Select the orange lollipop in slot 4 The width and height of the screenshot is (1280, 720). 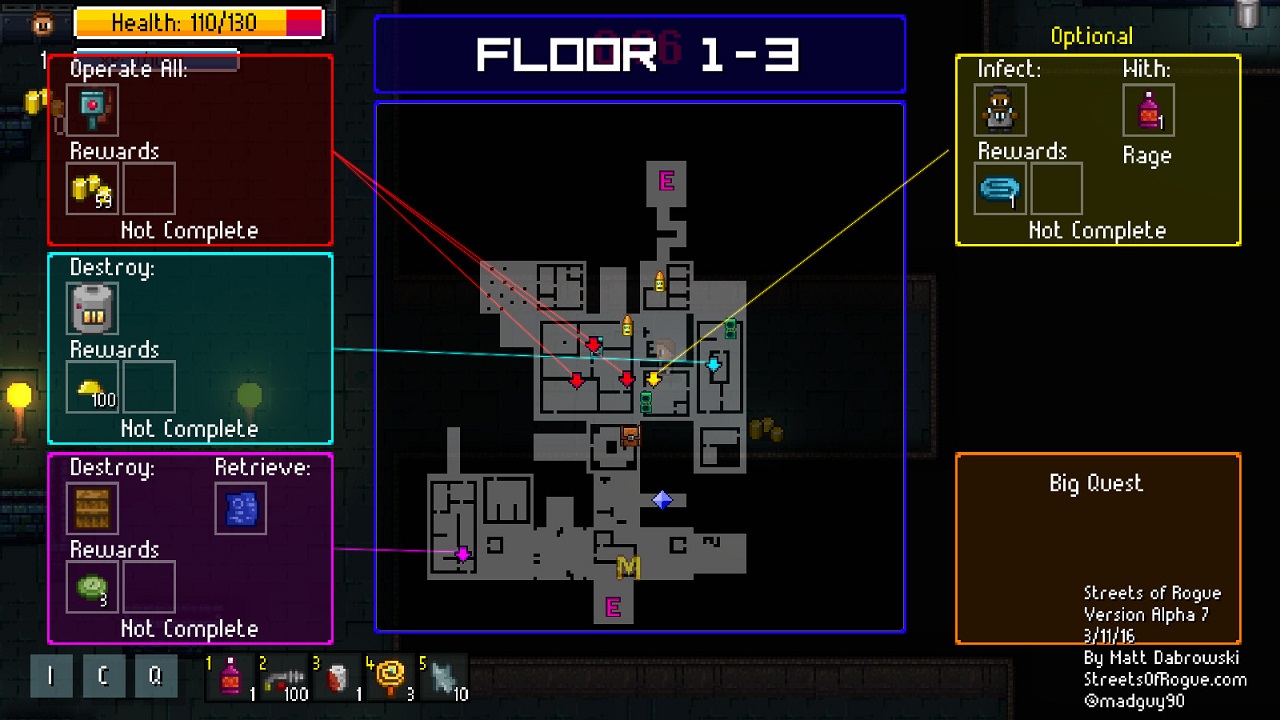tap(390, 678)
